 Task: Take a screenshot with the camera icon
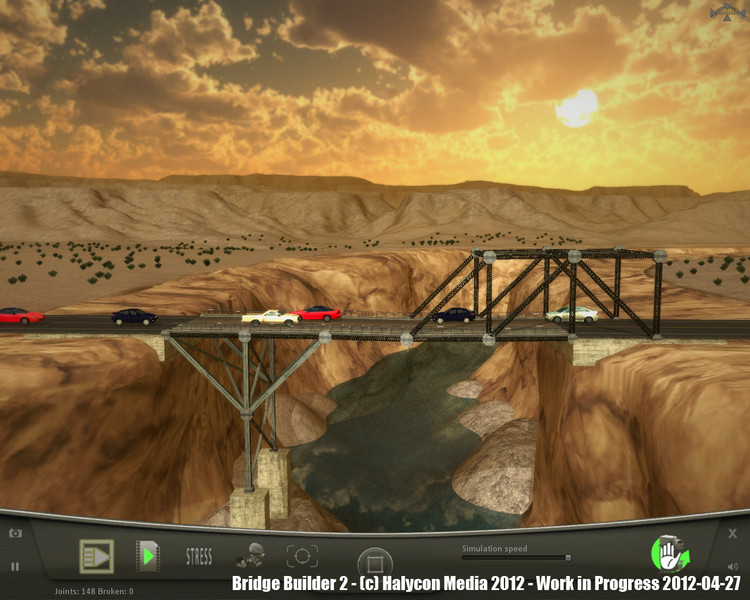pyautogui.click(x=16, y=534)
